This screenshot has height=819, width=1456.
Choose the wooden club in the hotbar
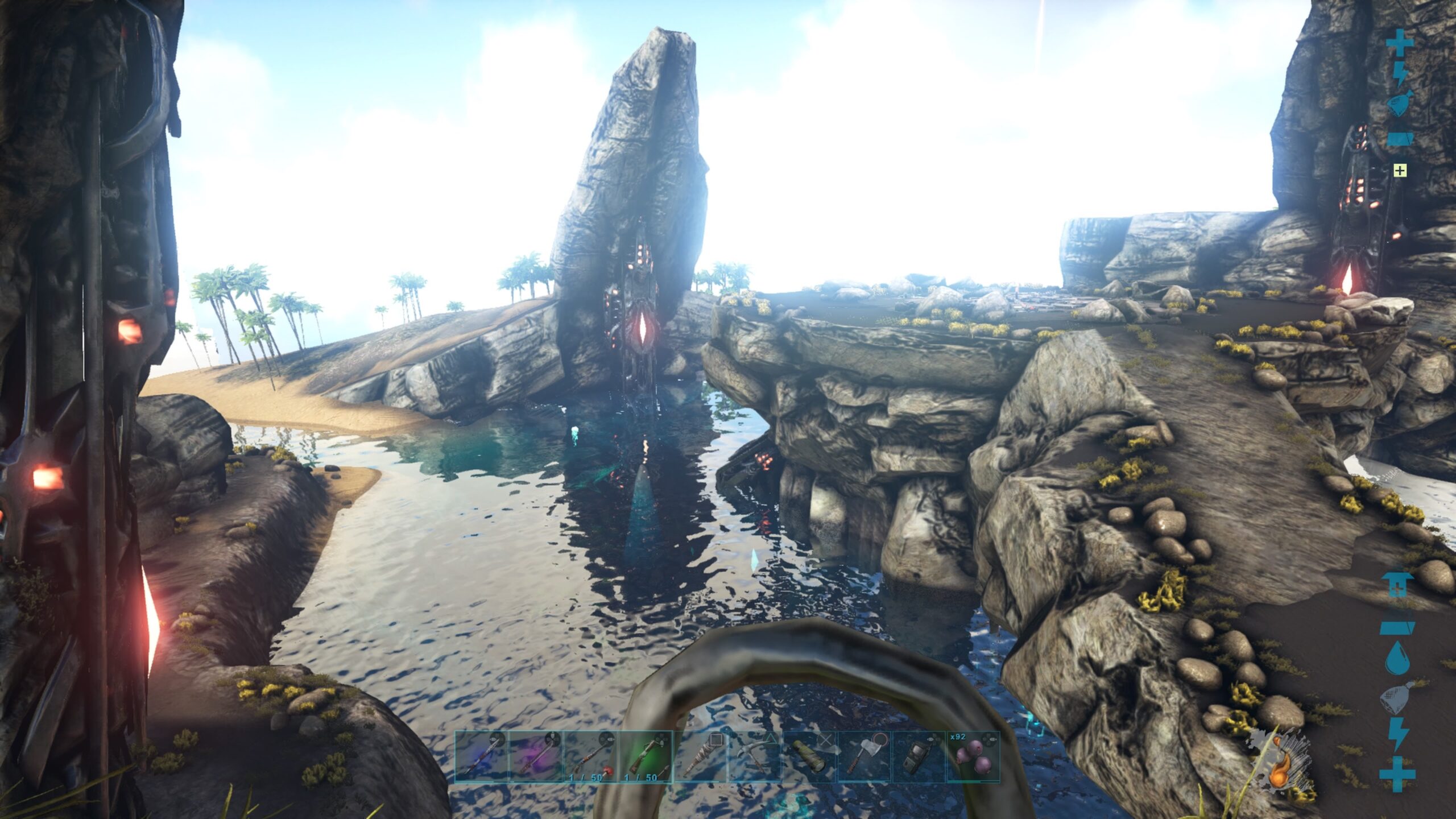(700, 756)
